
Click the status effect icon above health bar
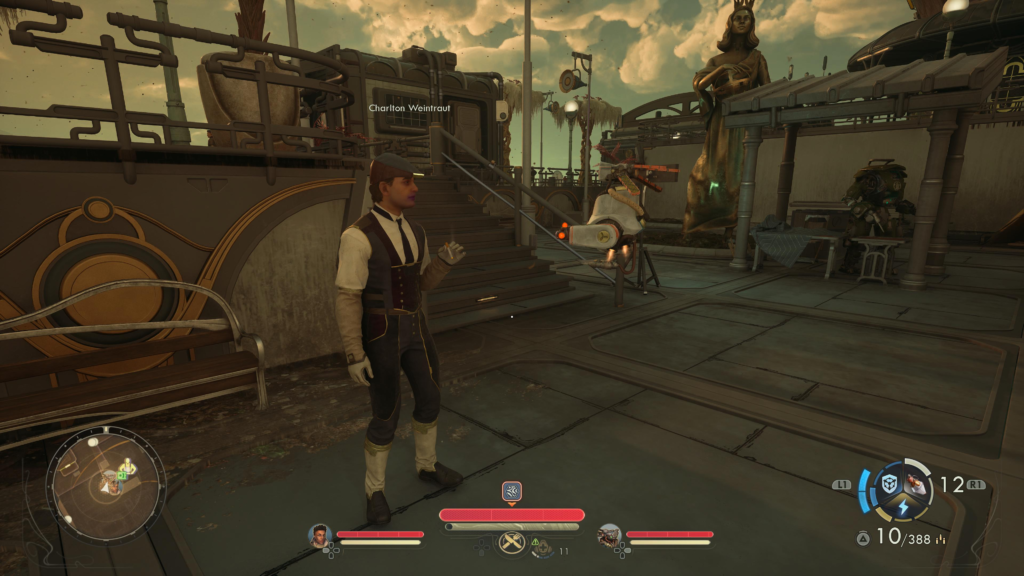pos(511,491)
